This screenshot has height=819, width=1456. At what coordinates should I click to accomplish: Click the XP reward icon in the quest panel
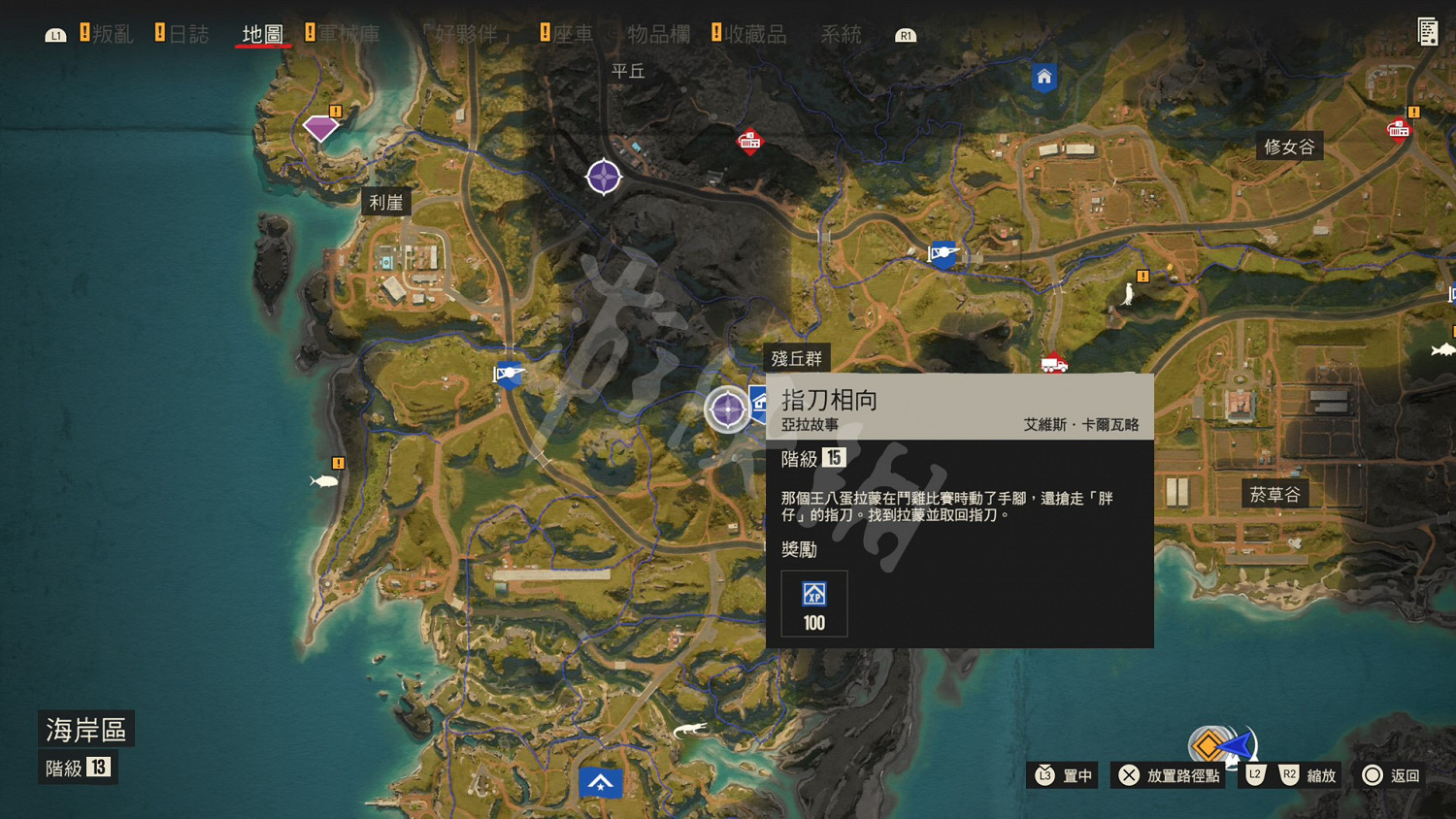[812, 593]
